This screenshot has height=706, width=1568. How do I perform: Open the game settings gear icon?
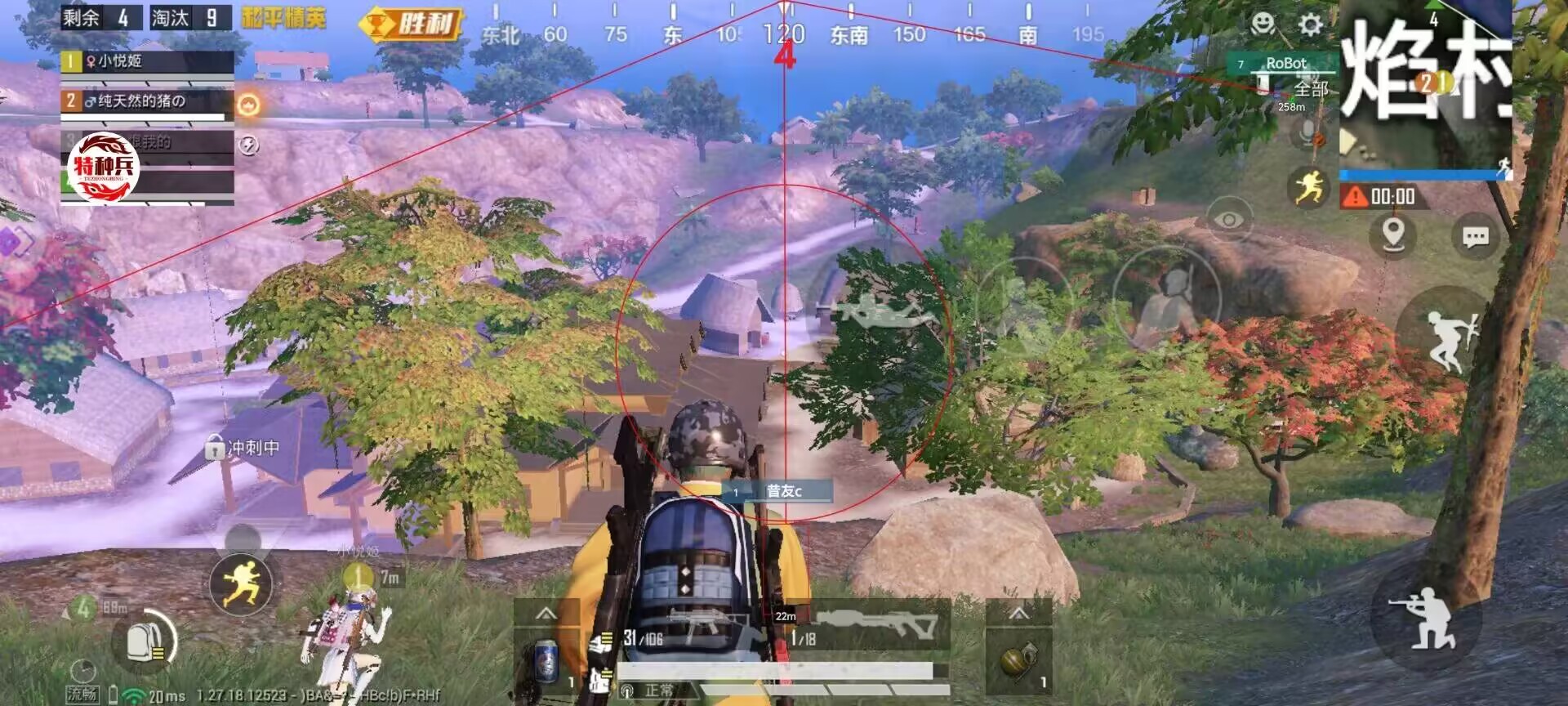pos(1311,25)
